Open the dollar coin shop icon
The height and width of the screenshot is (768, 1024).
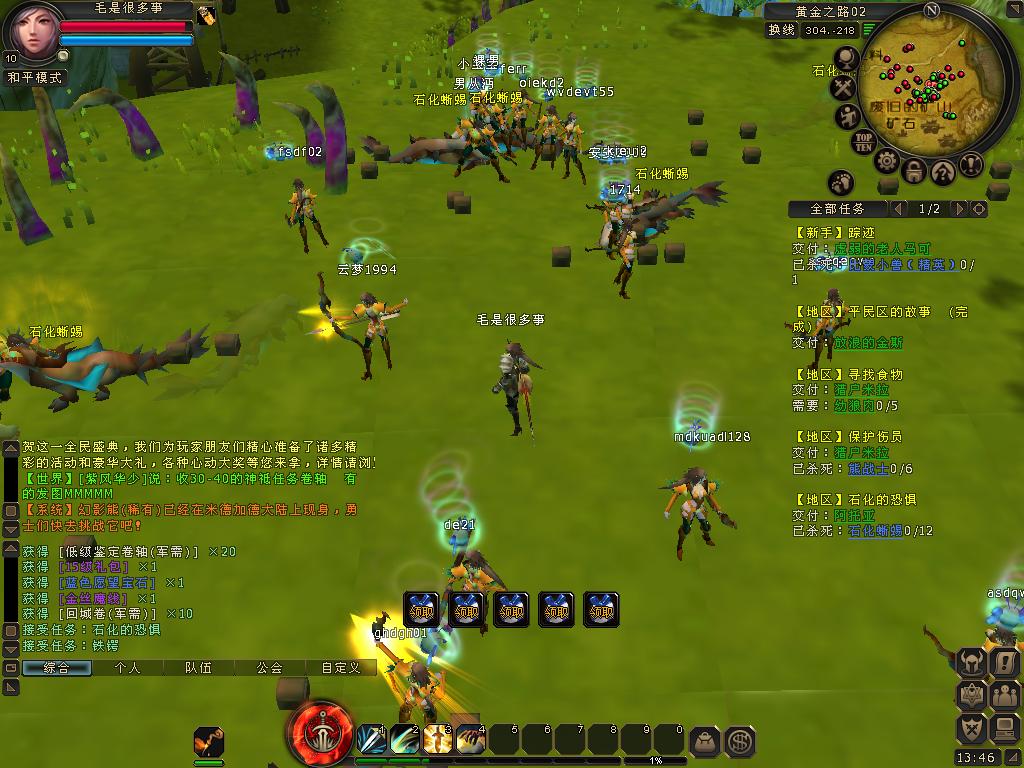click(740, 741)
